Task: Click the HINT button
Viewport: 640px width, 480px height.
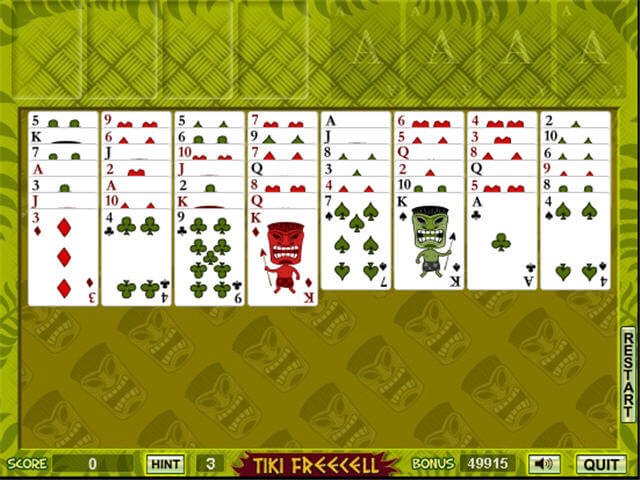Action: pos(164,464)
